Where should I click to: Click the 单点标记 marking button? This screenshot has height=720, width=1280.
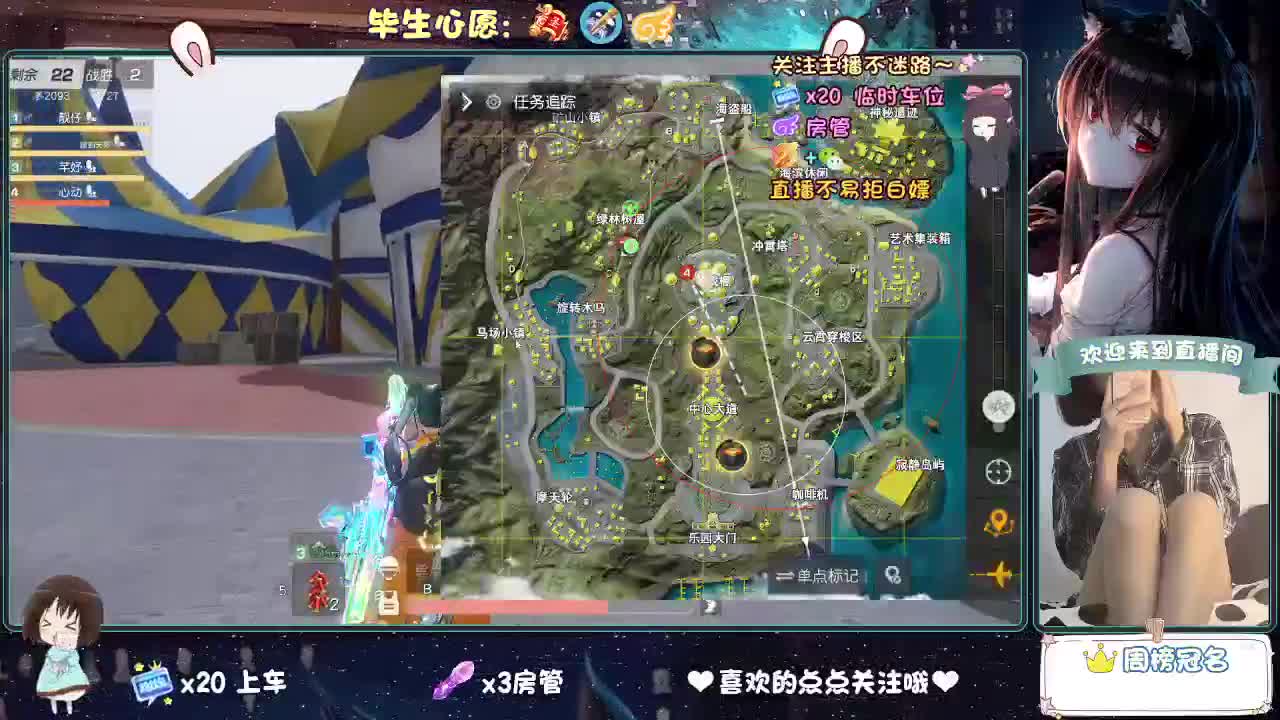[826, 573]
